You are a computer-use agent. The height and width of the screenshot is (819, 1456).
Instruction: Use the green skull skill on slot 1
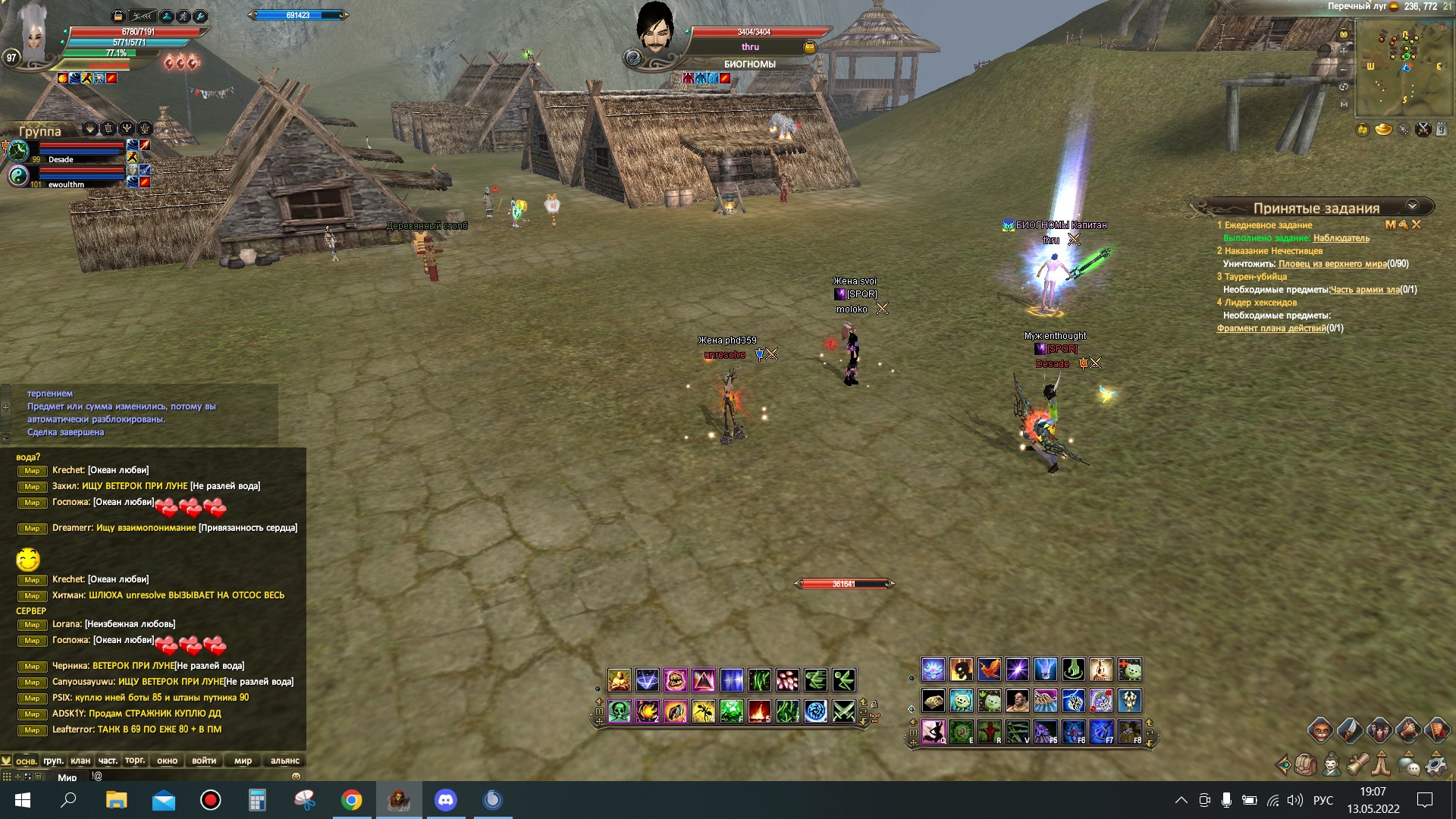(620, 711)
